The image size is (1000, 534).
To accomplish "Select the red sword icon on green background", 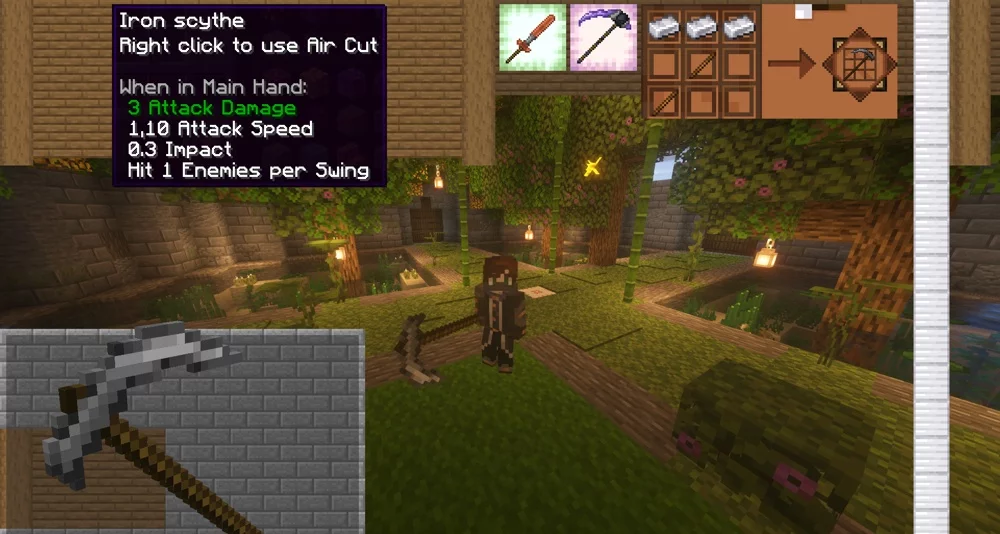I will 532,37.
